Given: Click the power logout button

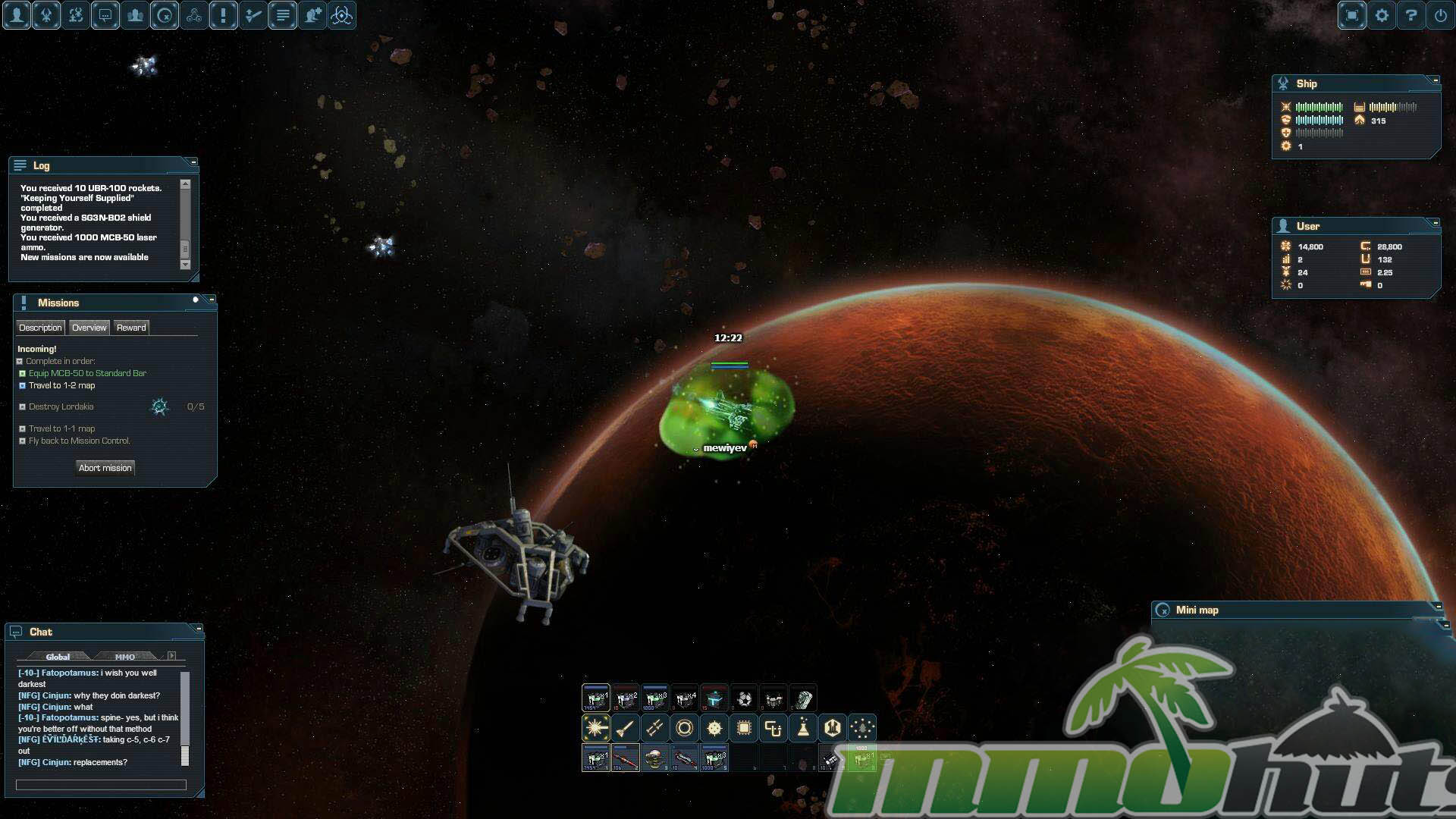Looking at the screenshot, I should (x=1441, y=15).
